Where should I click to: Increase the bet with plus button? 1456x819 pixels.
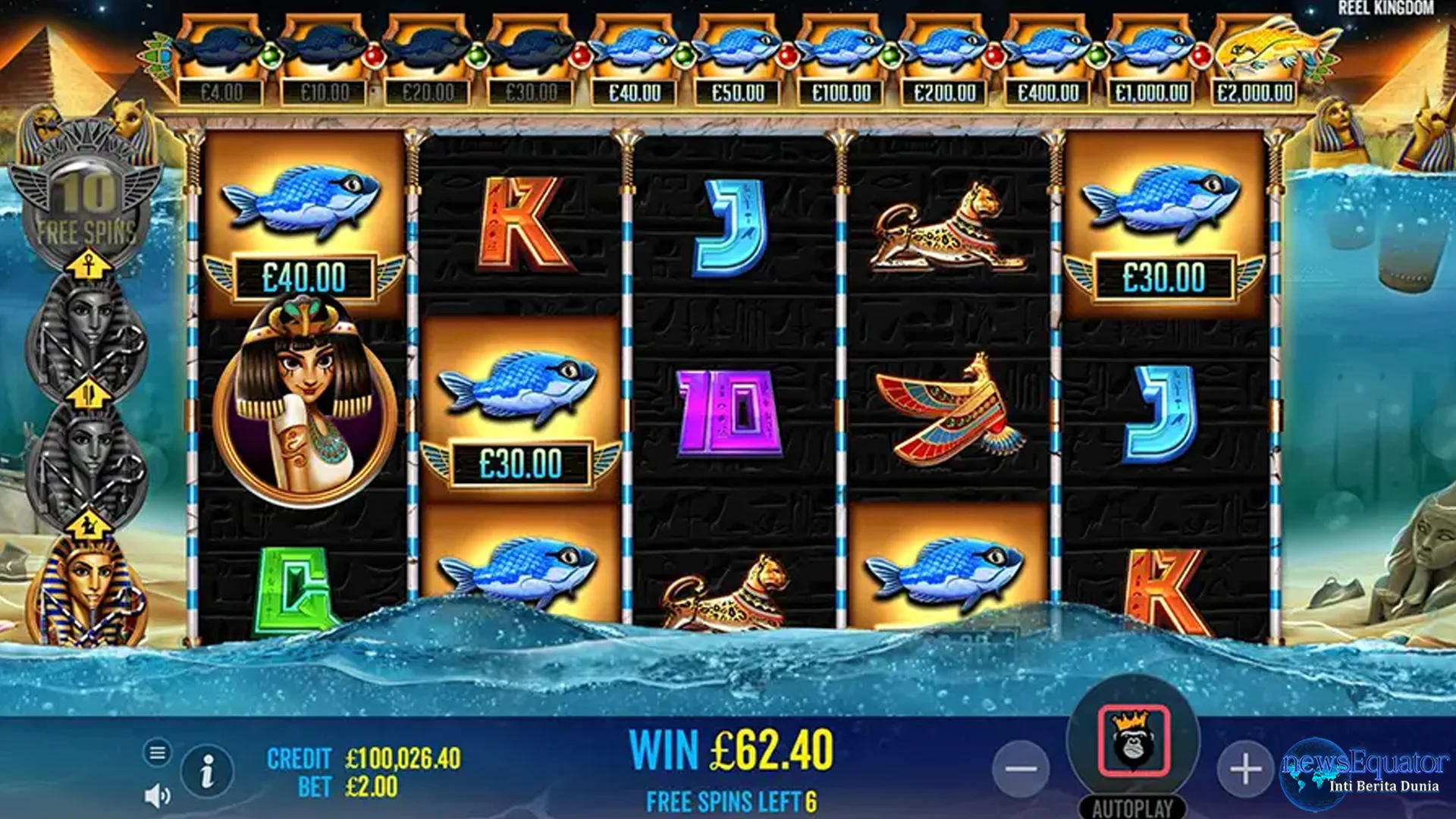pyautogui.click(x=1245, y=769)
